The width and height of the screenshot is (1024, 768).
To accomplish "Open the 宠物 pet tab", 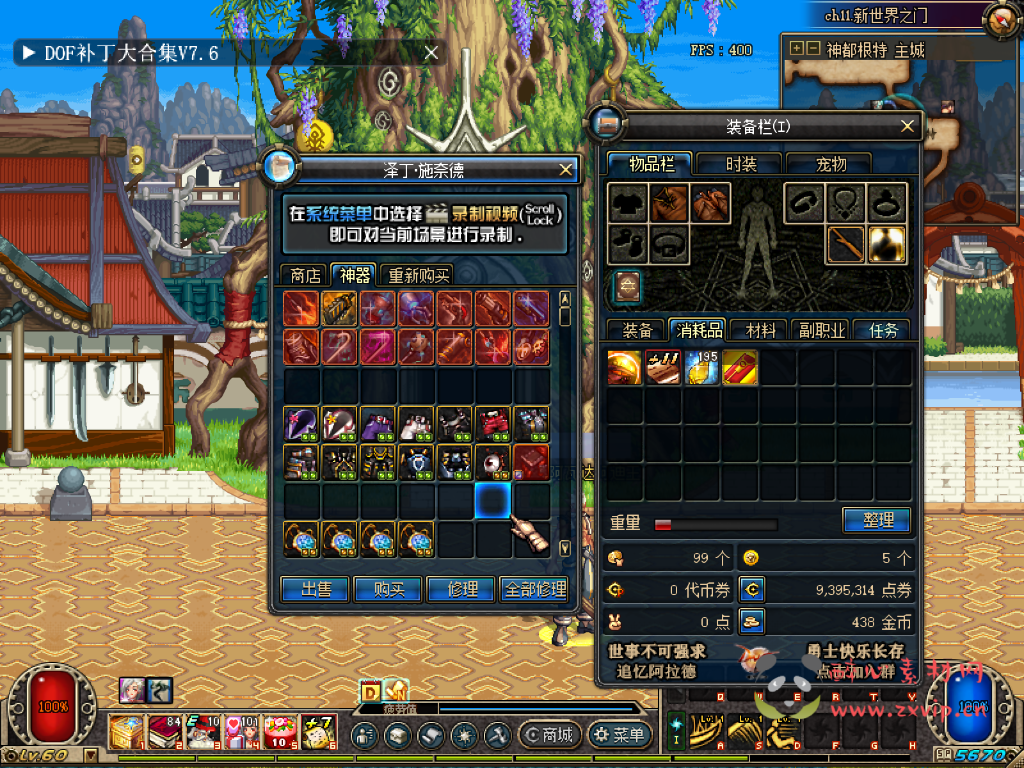I will point(830,164).
